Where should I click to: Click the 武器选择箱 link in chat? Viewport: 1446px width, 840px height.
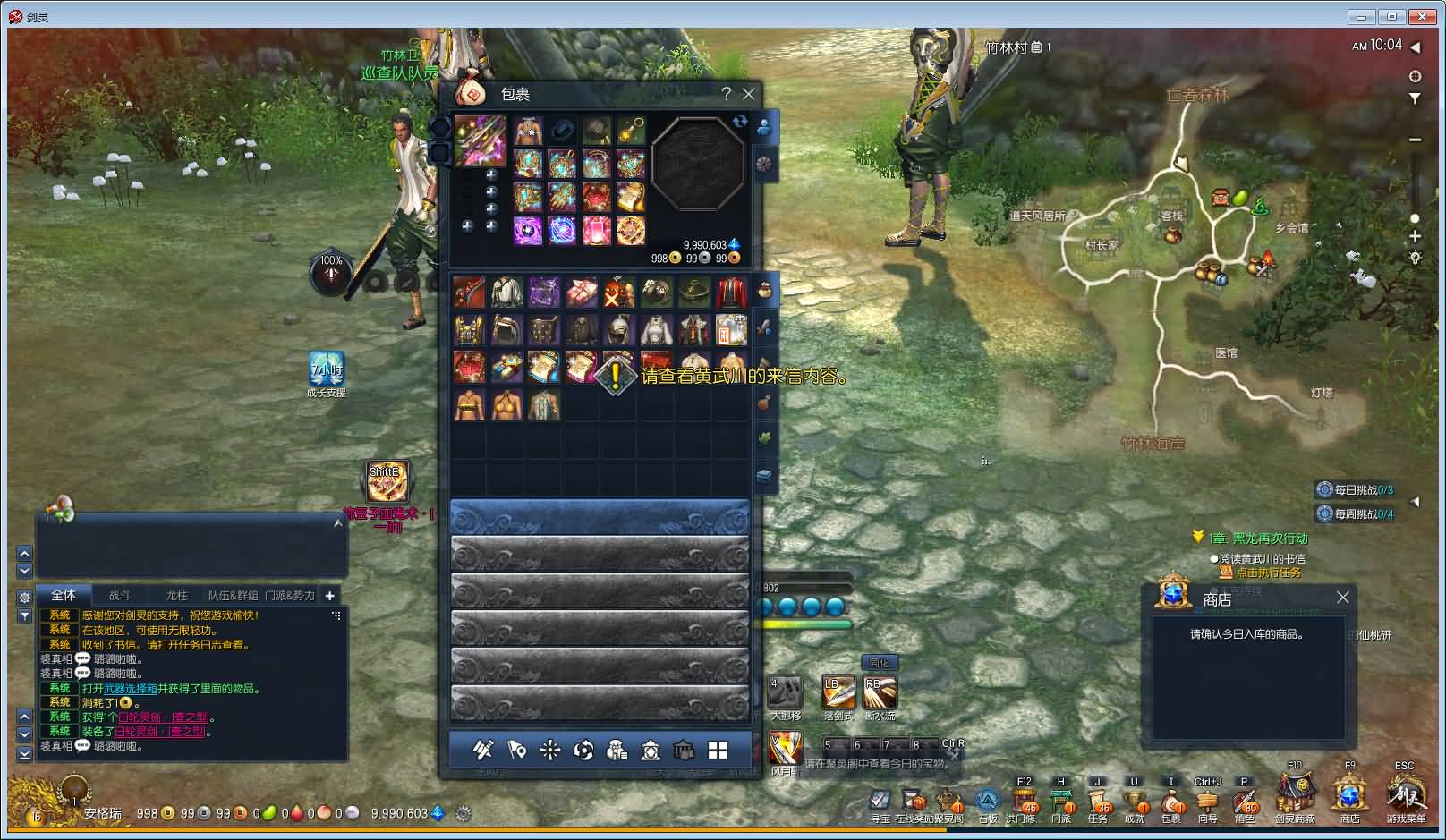coord(131,689)
